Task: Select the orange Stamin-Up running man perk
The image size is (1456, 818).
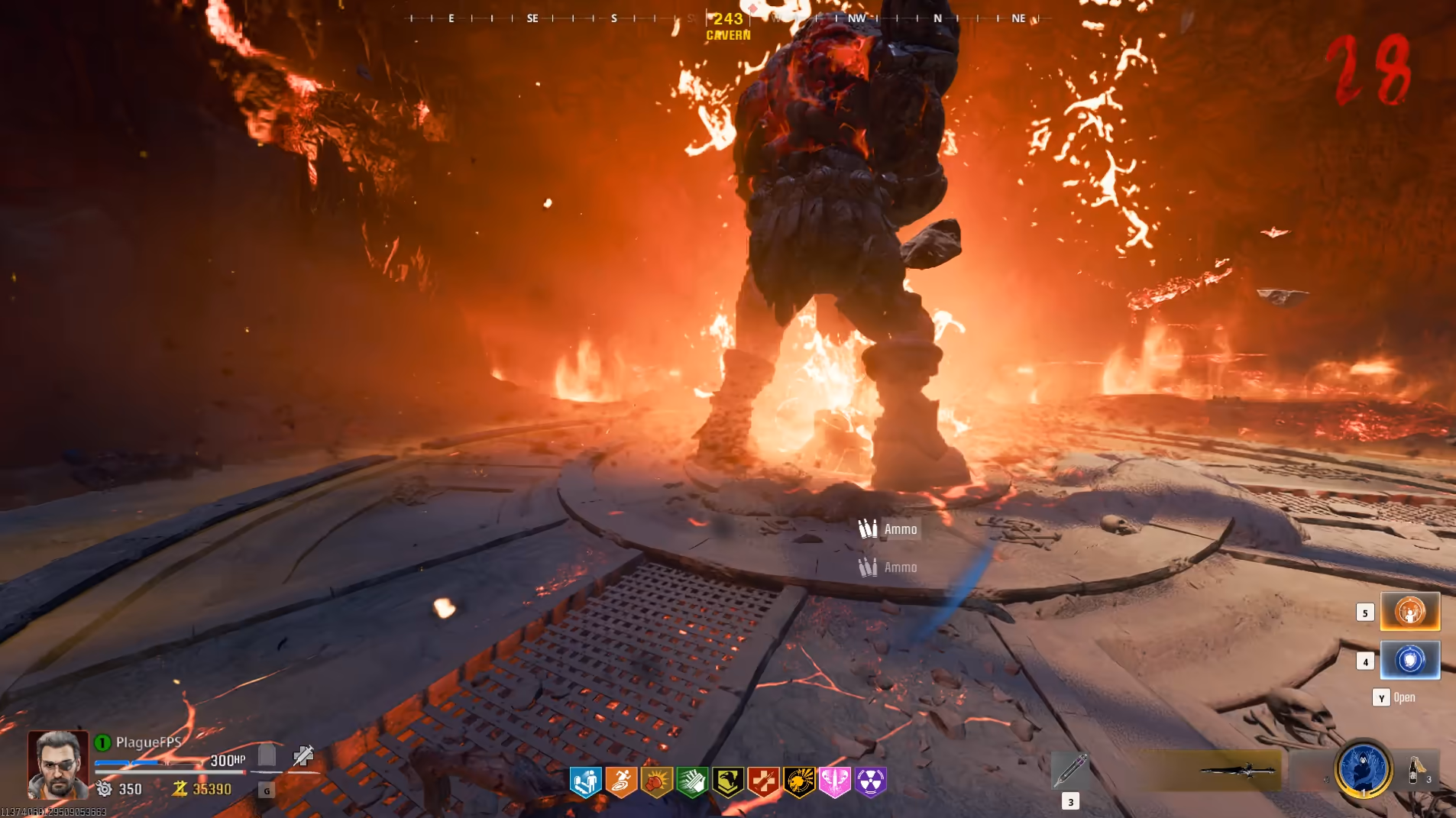Action: point(621,782)
